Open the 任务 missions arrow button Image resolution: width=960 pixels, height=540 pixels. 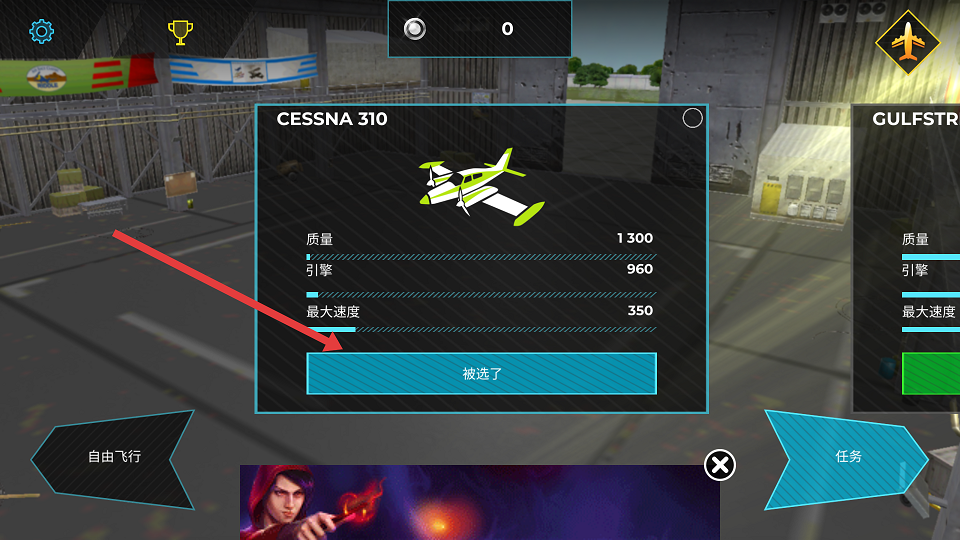(x=848, y=456)
